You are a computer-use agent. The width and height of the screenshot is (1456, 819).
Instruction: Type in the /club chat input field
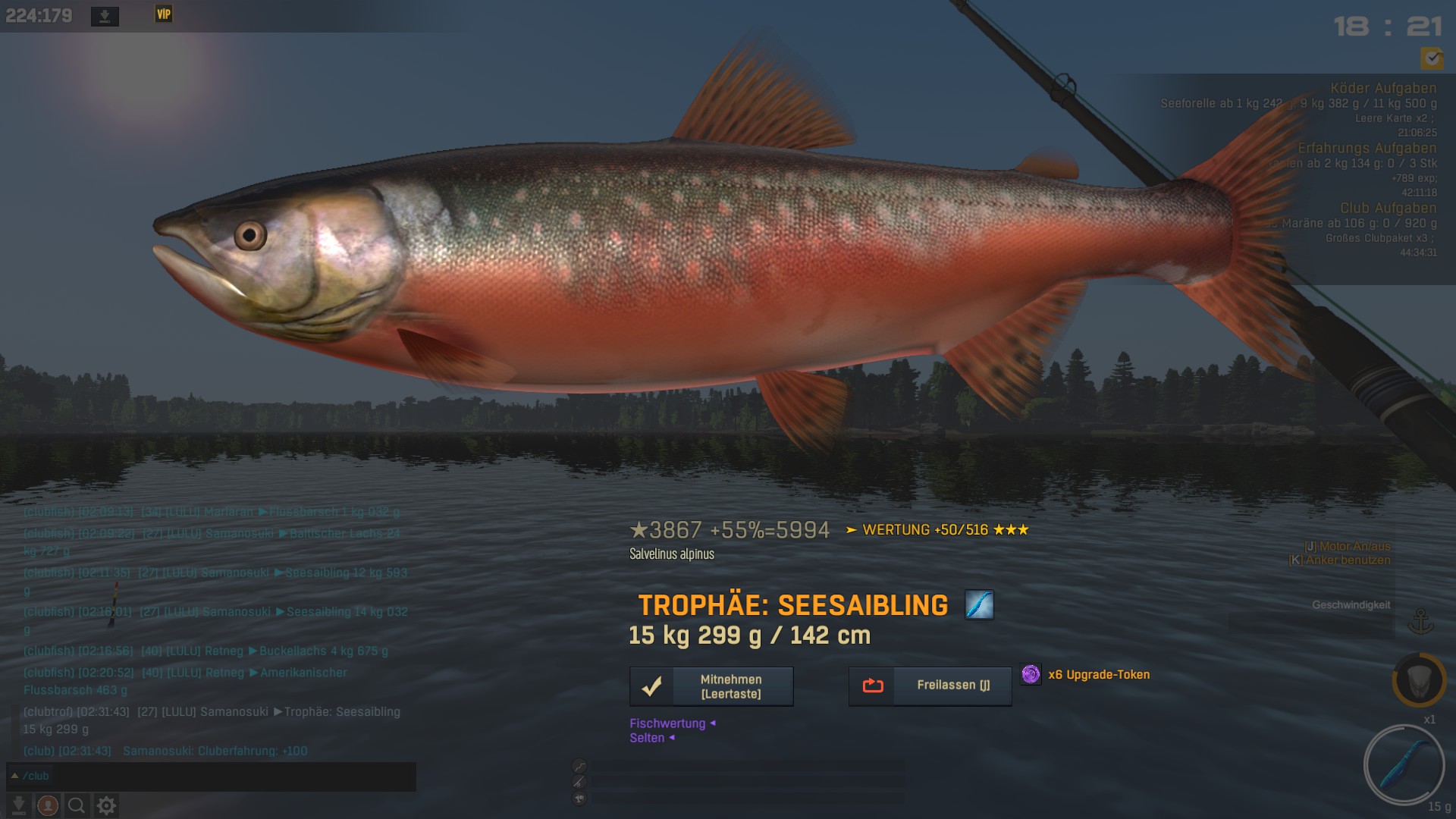coord(212,776)
